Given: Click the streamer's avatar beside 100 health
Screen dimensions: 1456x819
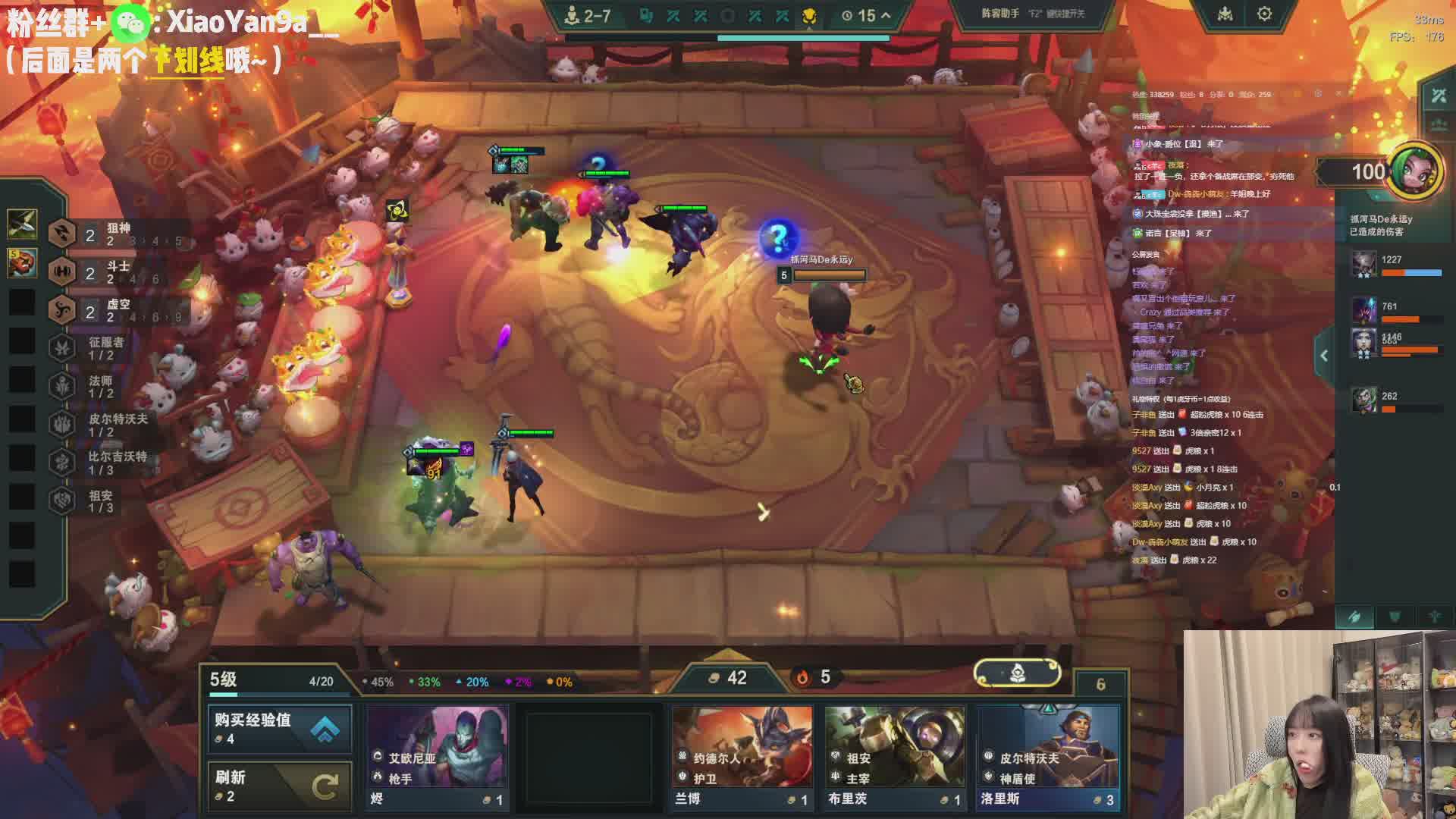Looking at the screenshot, I should click(1416, 171).
